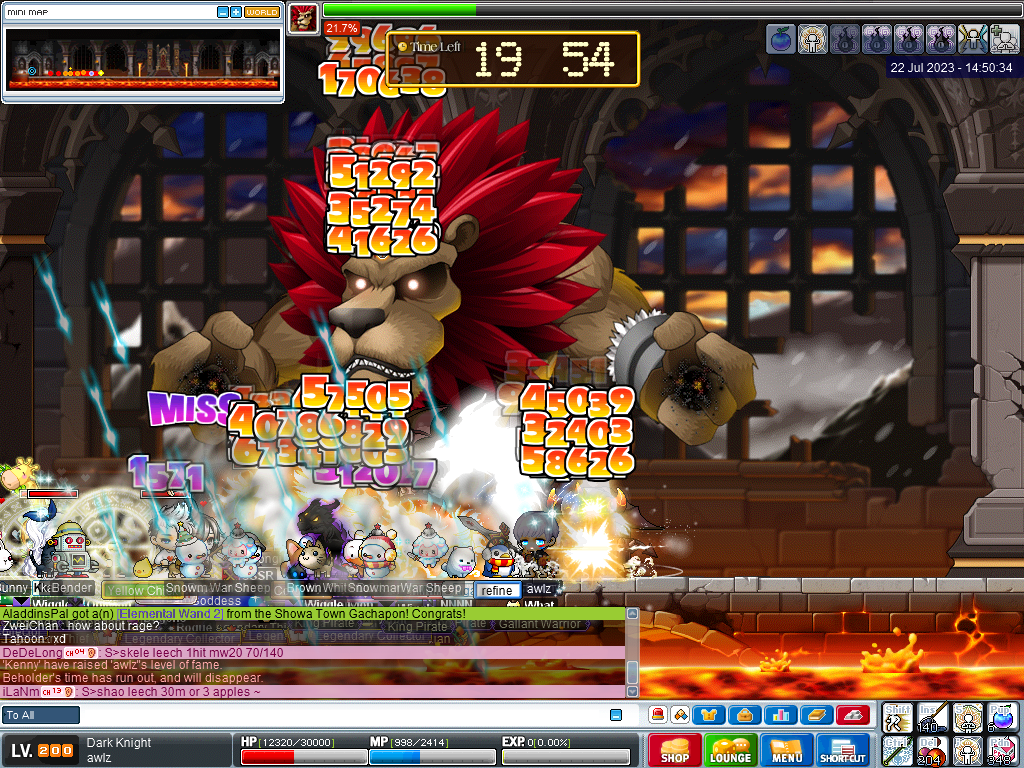The image size is (1024, 768).
Task: Activate the spear skill quickslot on Ins
Action: pos(933,716)
